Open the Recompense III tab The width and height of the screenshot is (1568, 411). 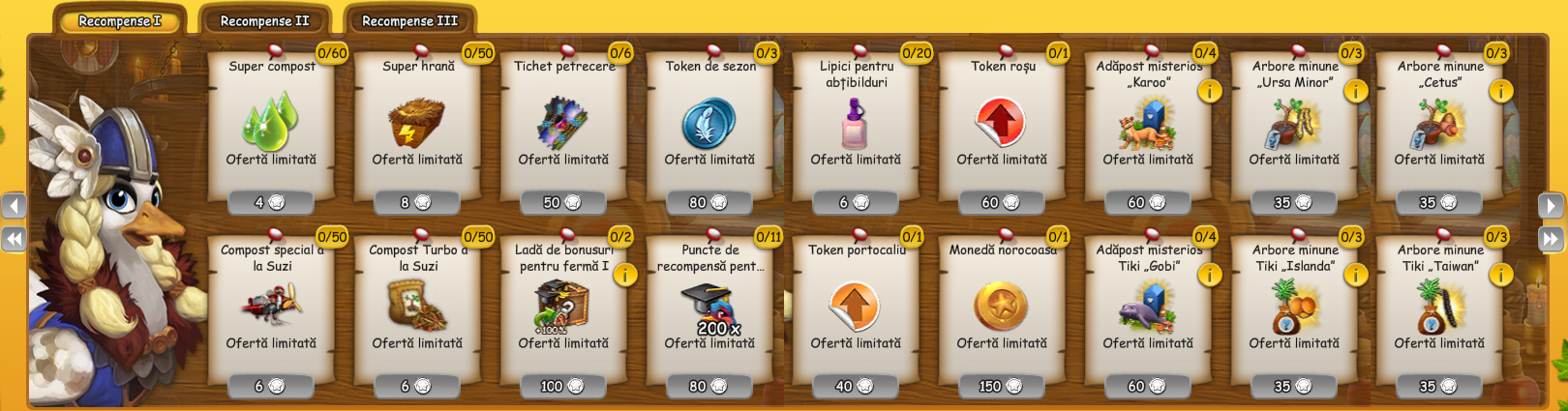pos(409,20)
